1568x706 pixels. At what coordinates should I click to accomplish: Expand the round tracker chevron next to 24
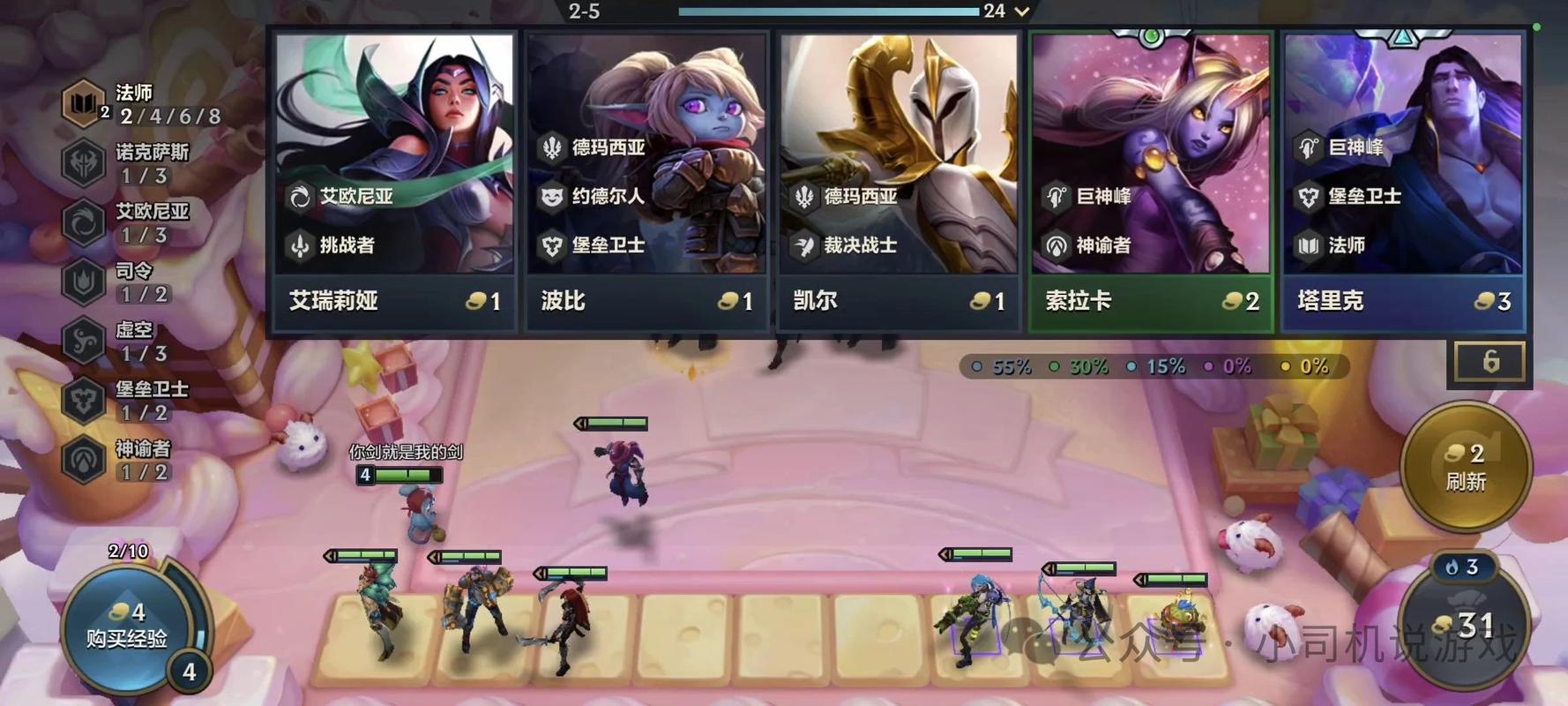click(x=1021, y=11)
